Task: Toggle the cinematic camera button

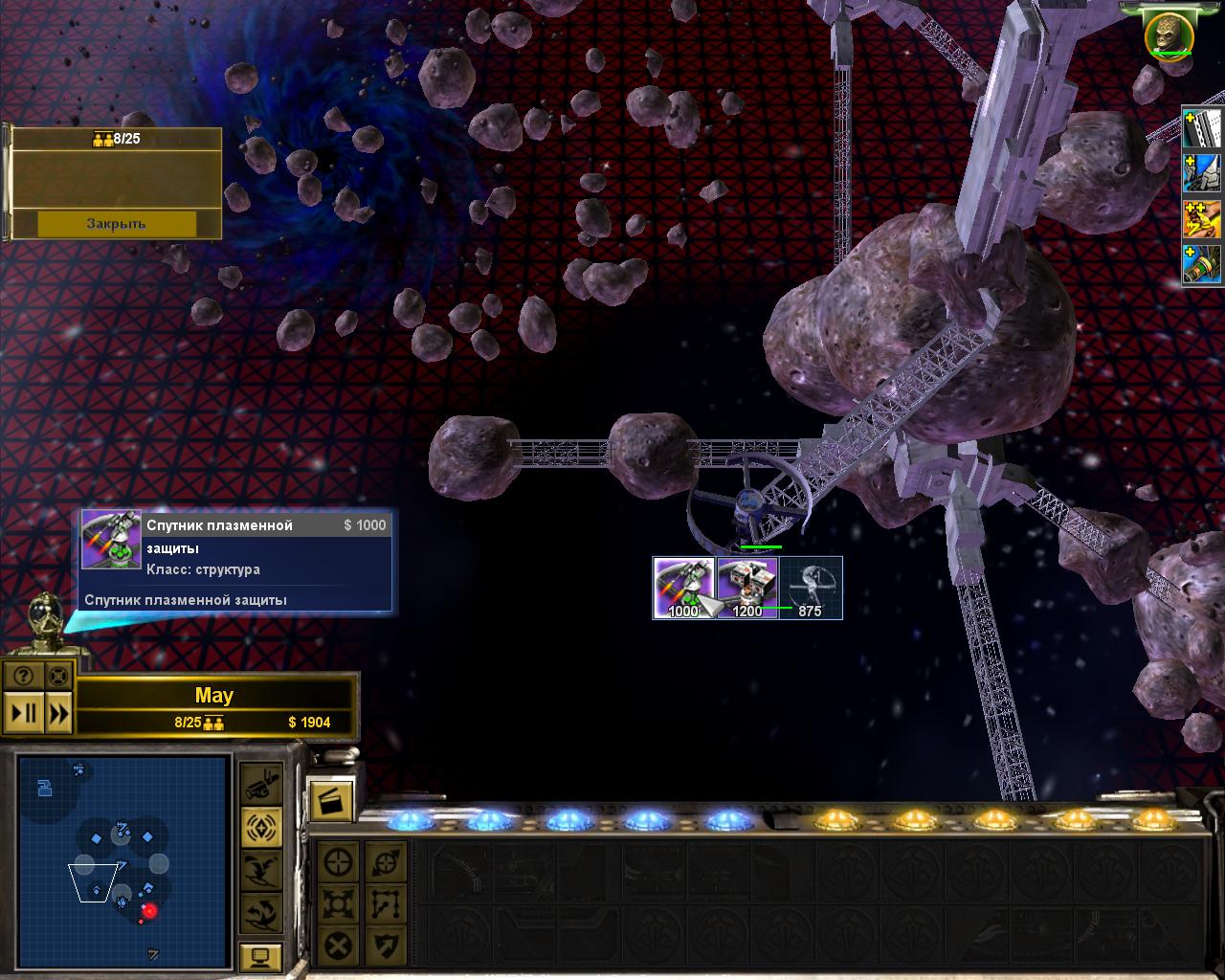Action: pos(260,785)
